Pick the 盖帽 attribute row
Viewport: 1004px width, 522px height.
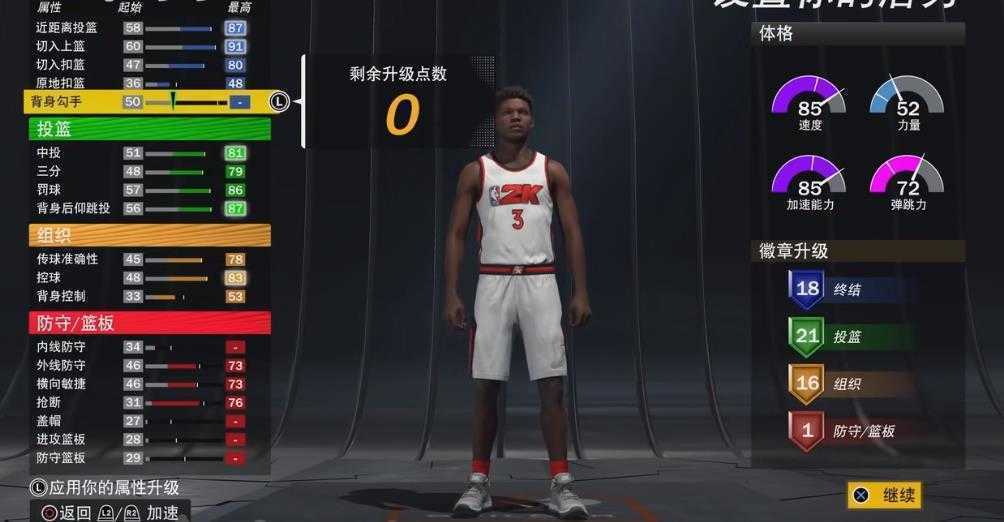pyautogui.click(x=140, y=421)
